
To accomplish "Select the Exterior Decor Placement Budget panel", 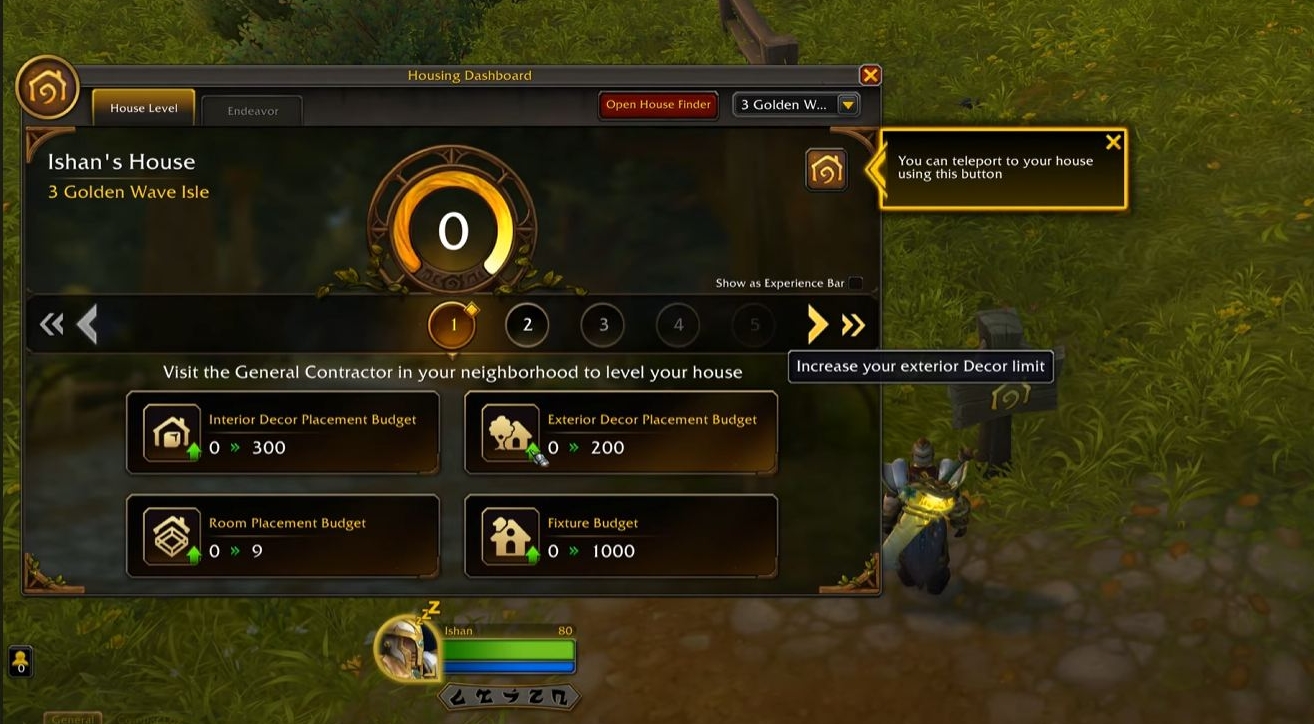I will 621,433.
